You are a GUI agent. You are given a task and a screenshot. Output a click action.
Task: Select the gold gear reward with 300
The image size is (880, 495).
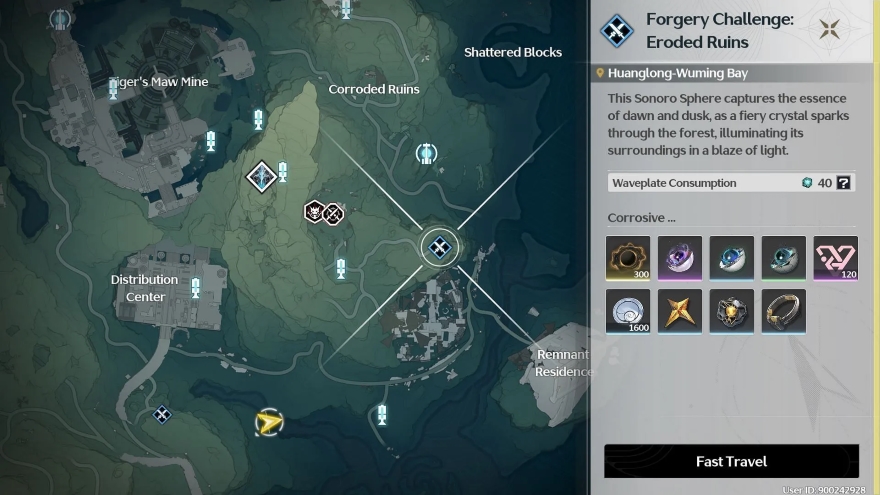628,258
